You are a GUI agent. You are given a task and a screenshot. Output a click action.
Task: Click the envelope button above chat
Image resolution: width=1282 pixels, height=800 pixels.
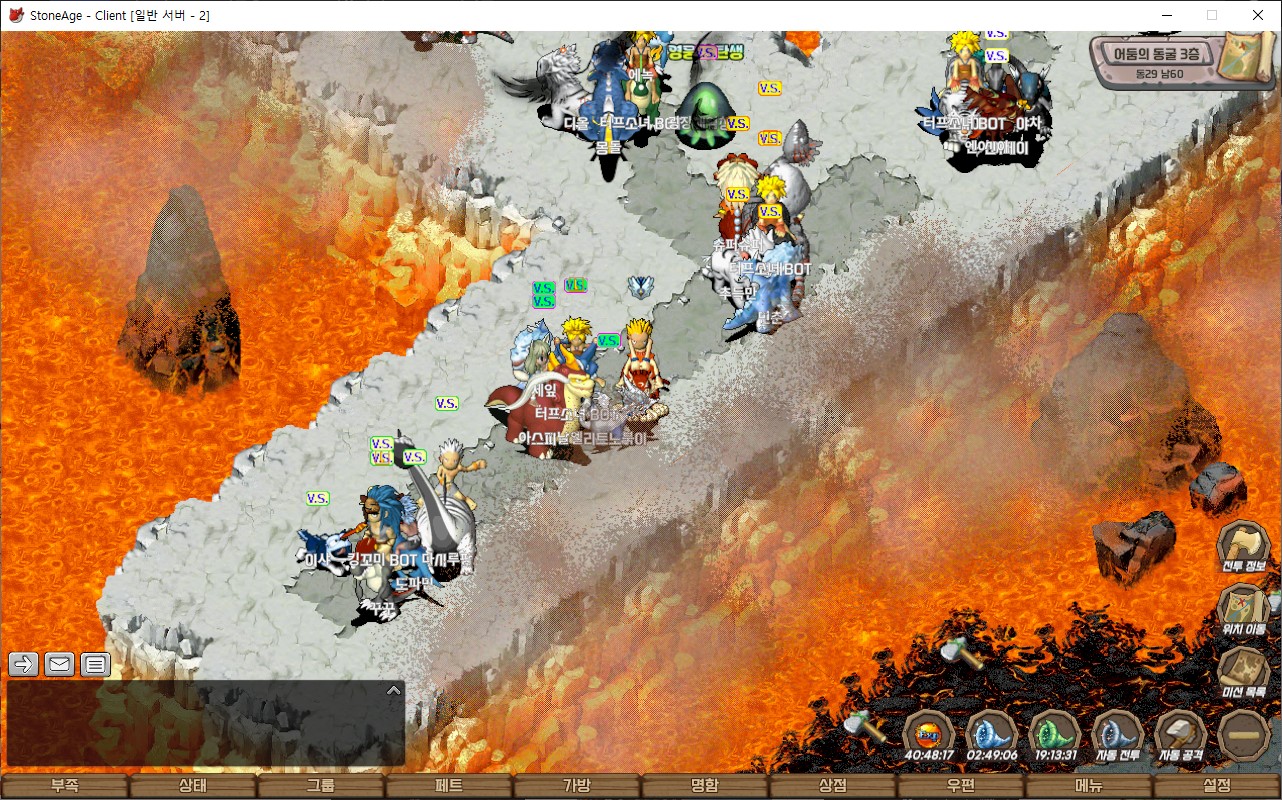tap(60, 663)
